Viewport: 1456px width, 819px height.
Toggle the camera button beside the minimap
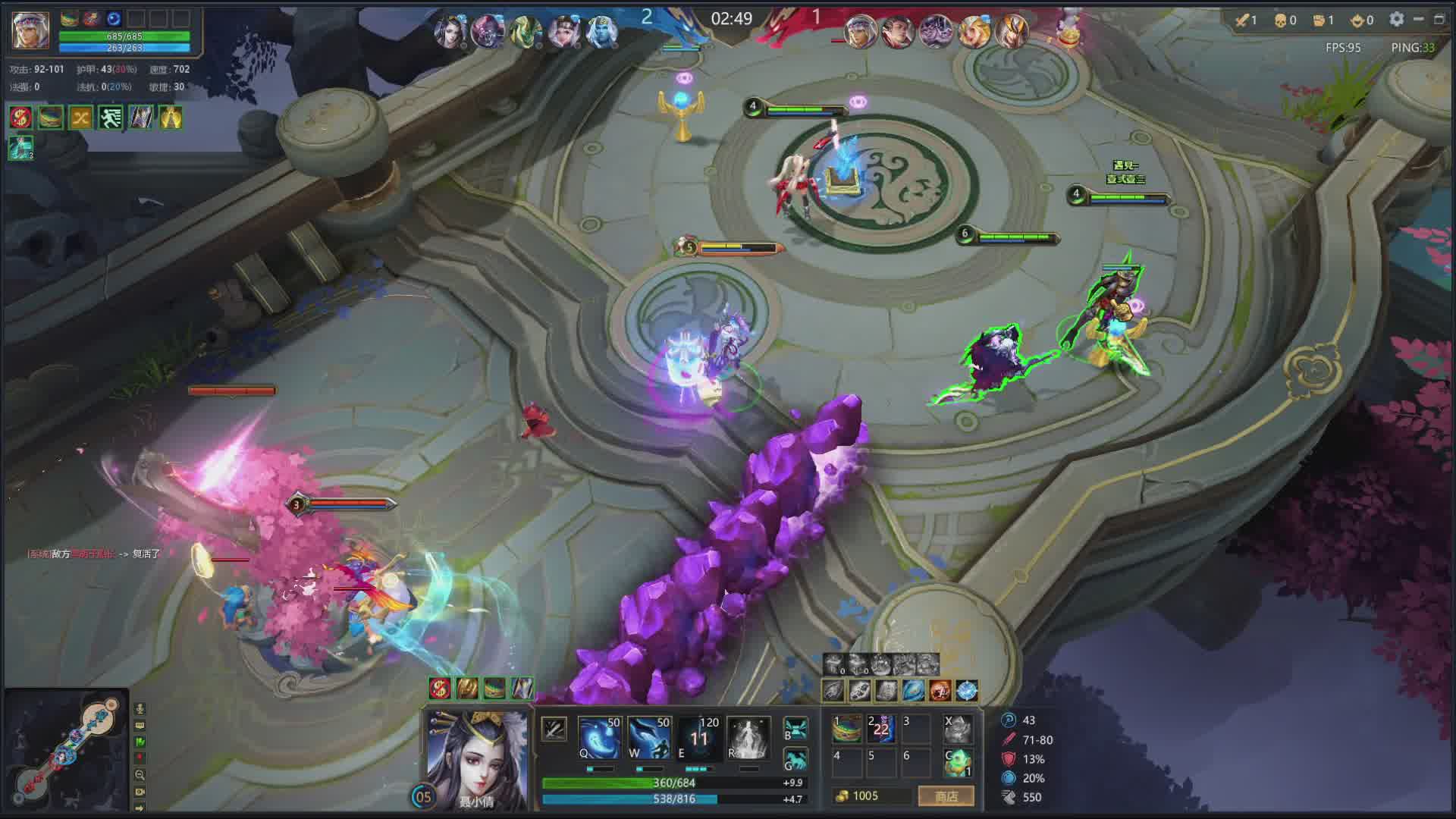tap(140, 792)
